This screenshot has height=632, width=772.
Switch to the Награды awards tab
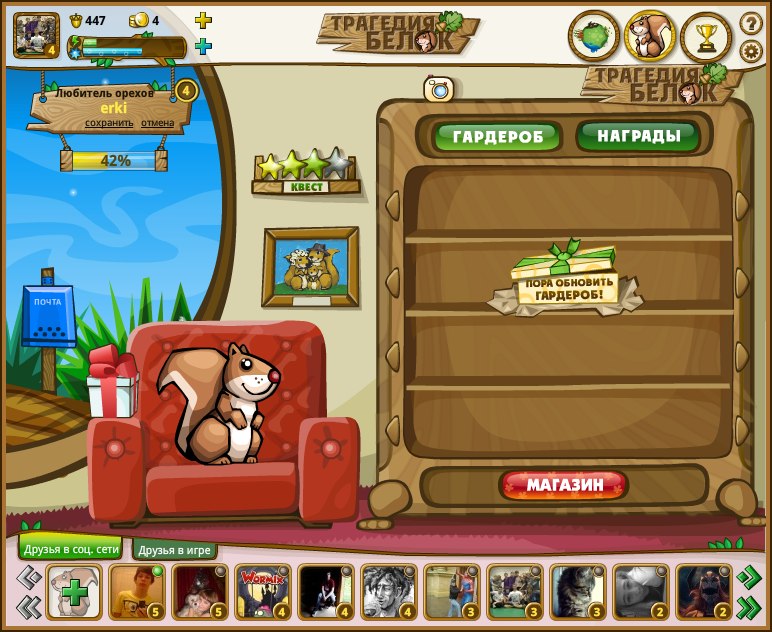[637, 136]
